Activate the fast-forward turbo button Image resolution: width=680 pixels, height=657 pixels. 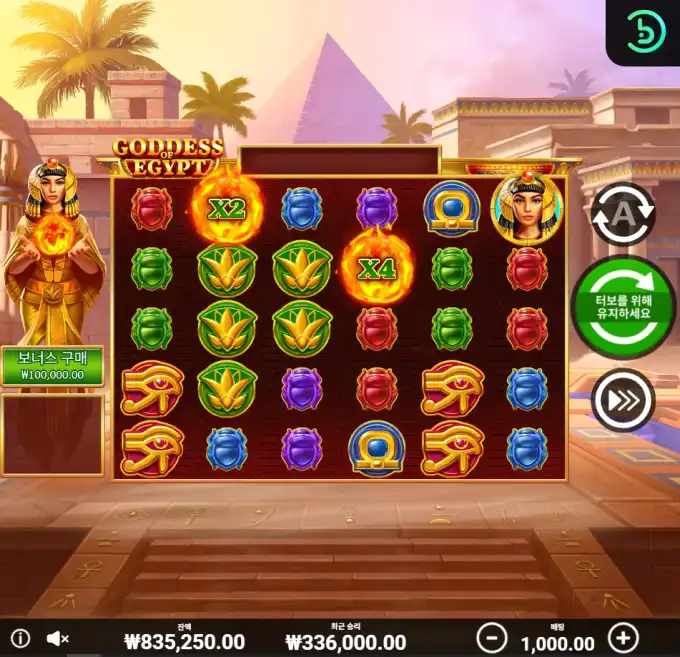[622, 400]
